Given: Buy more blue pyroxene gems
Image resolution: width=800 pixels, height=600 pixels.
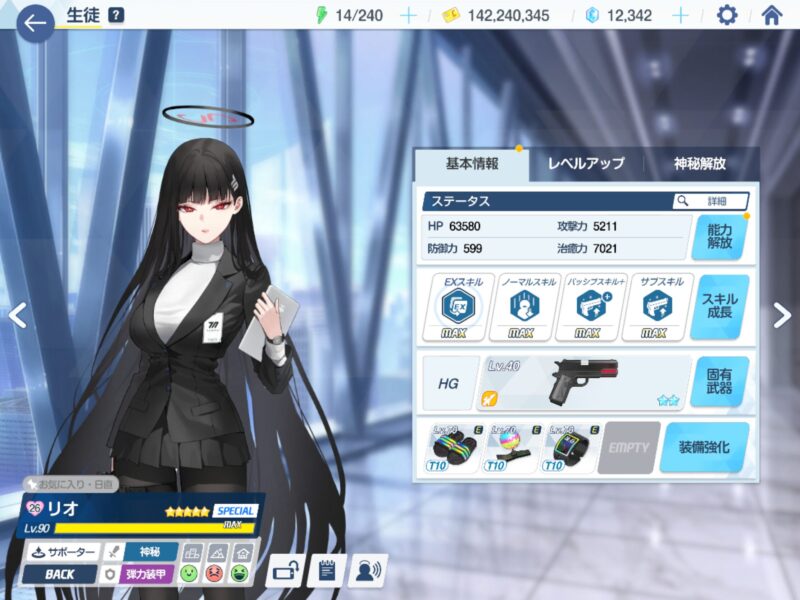Looking at the screenshot, I should coord(680,15).
